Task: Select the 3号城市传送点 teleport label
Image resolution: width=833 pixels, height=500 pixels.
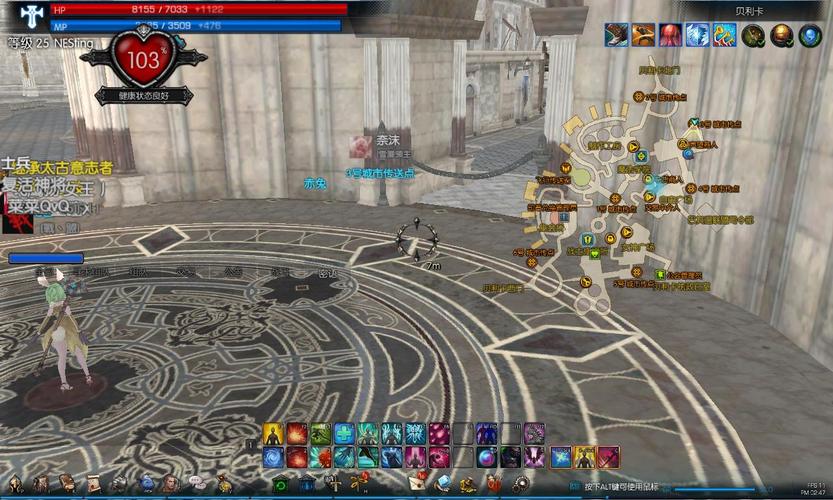Action: [380, 172]
